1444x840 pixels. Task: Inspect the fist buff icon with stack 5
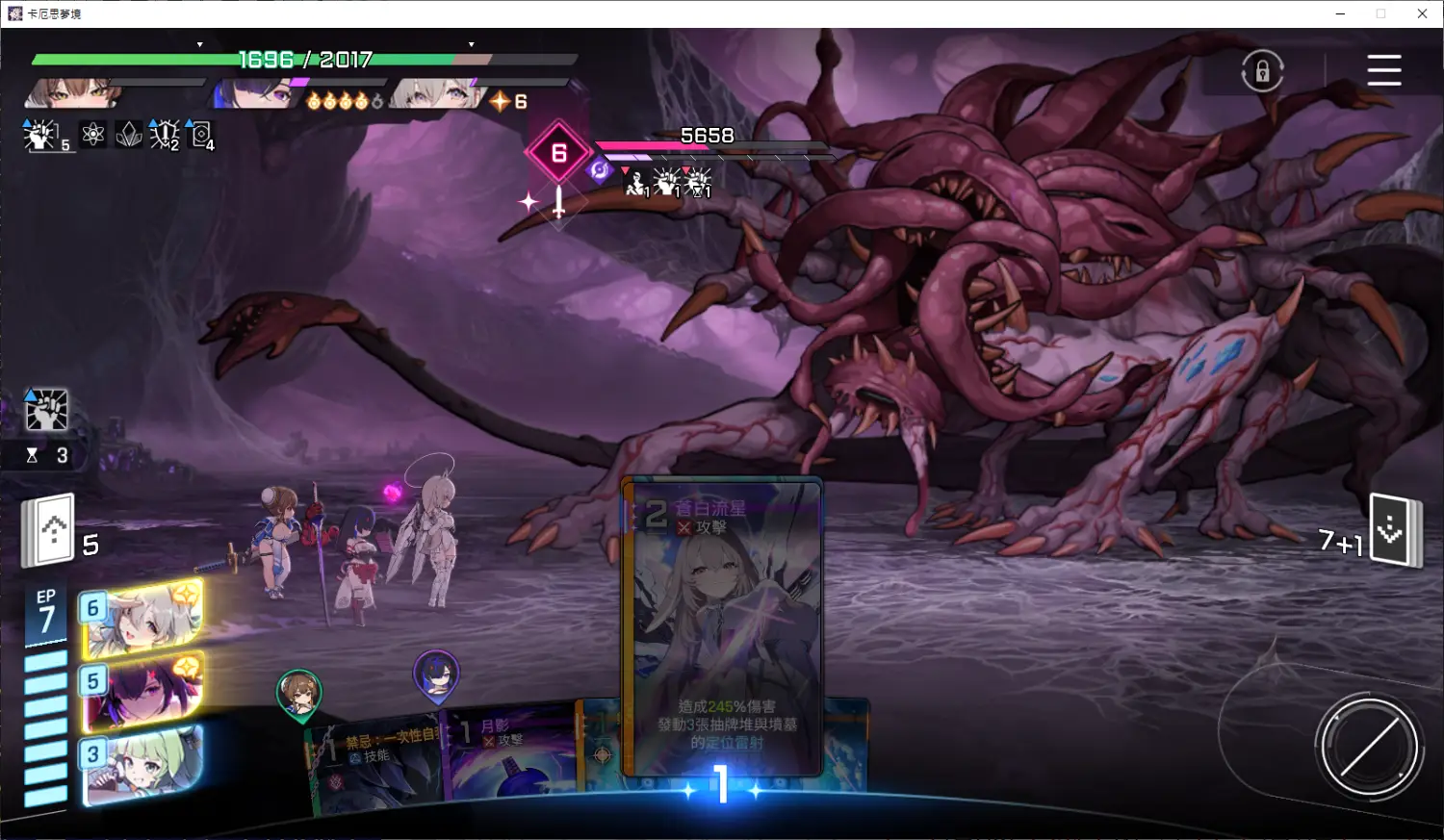click(x=40, y=136)
